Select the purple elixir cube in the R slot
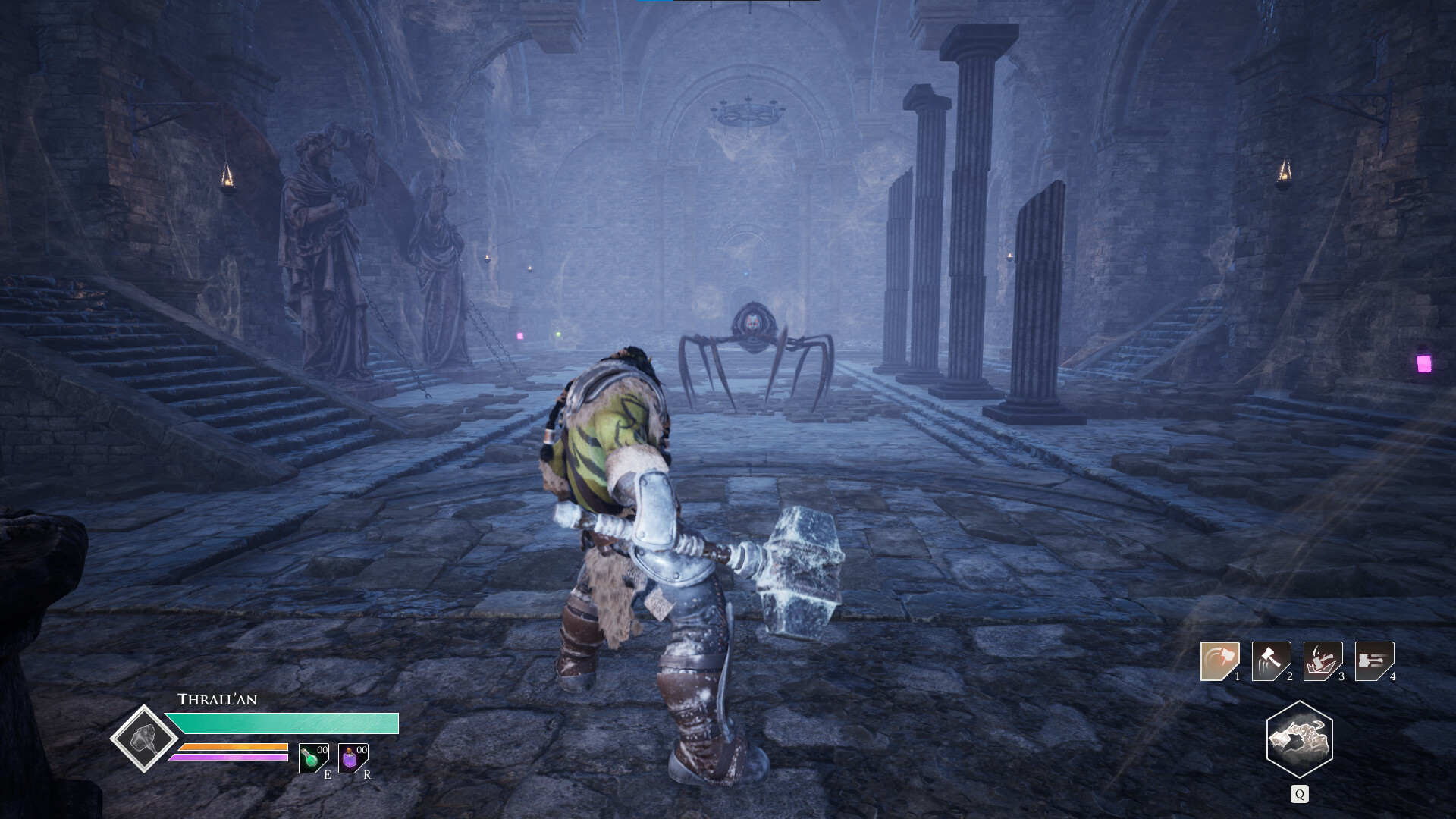Viewport: 1456px width, 819px height. [350, 760]
